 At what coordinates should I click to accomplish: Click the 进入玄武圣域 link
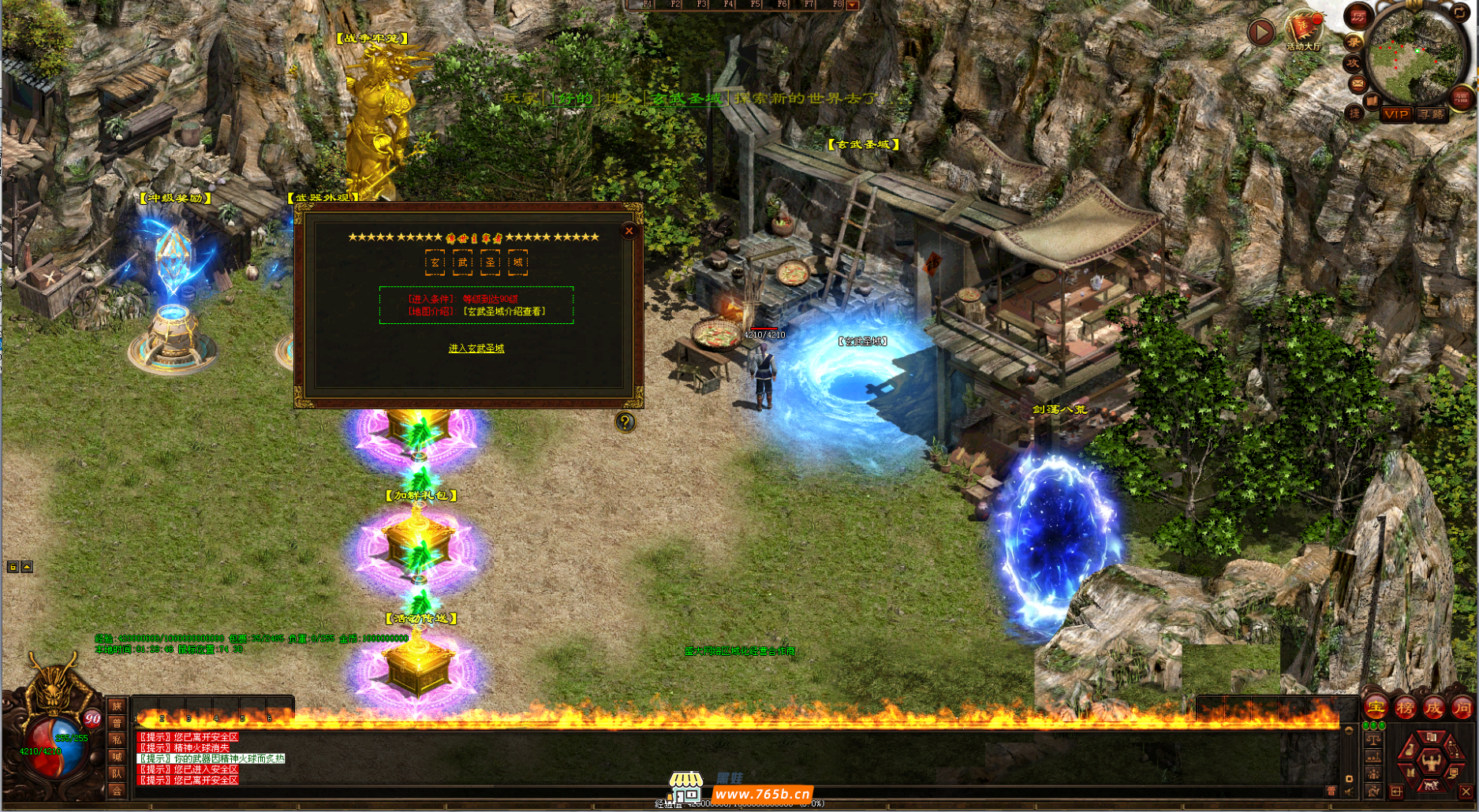point(476,348)
